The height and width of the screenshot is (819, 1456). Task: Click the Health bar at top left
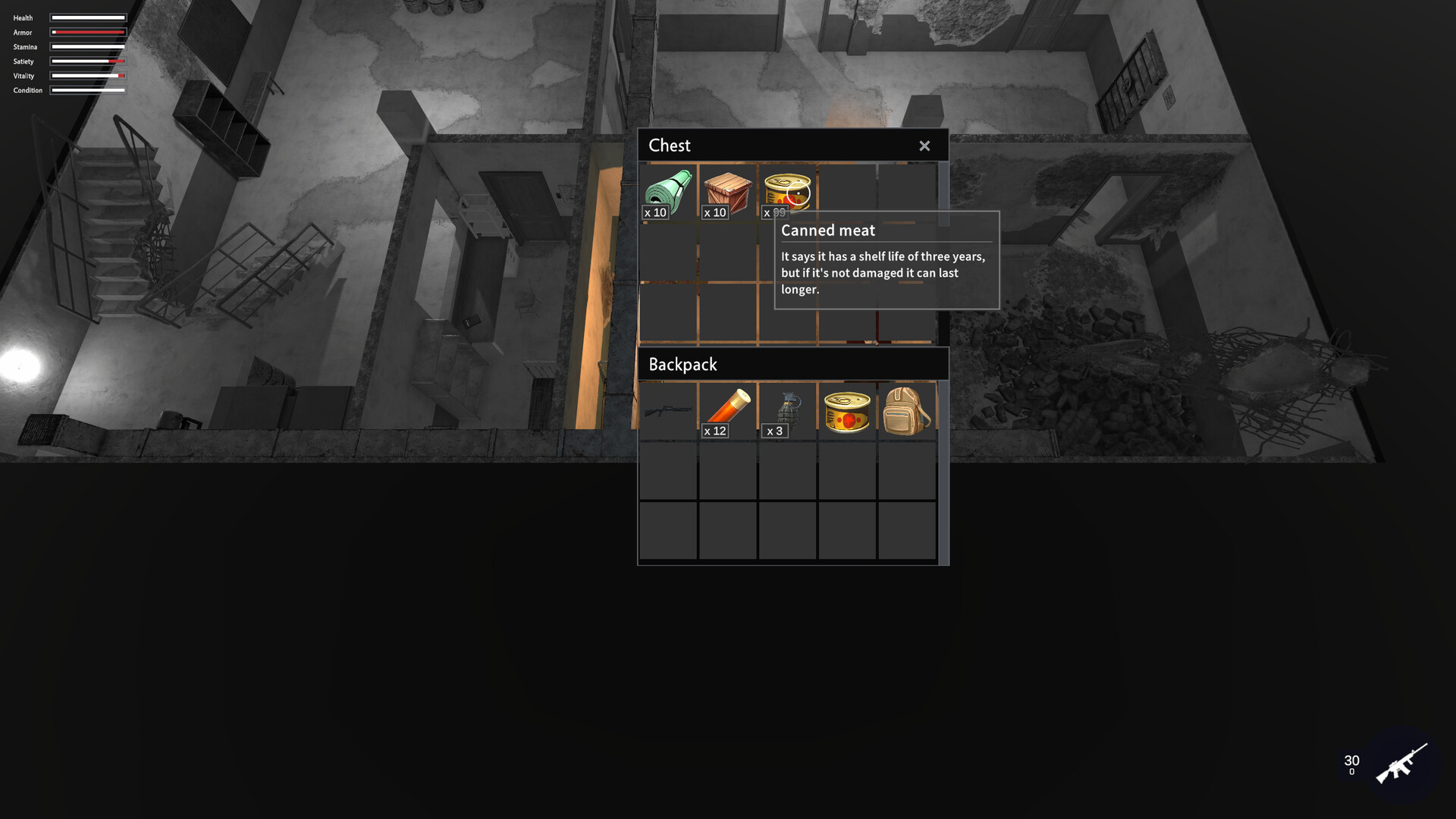click(87, 17)
